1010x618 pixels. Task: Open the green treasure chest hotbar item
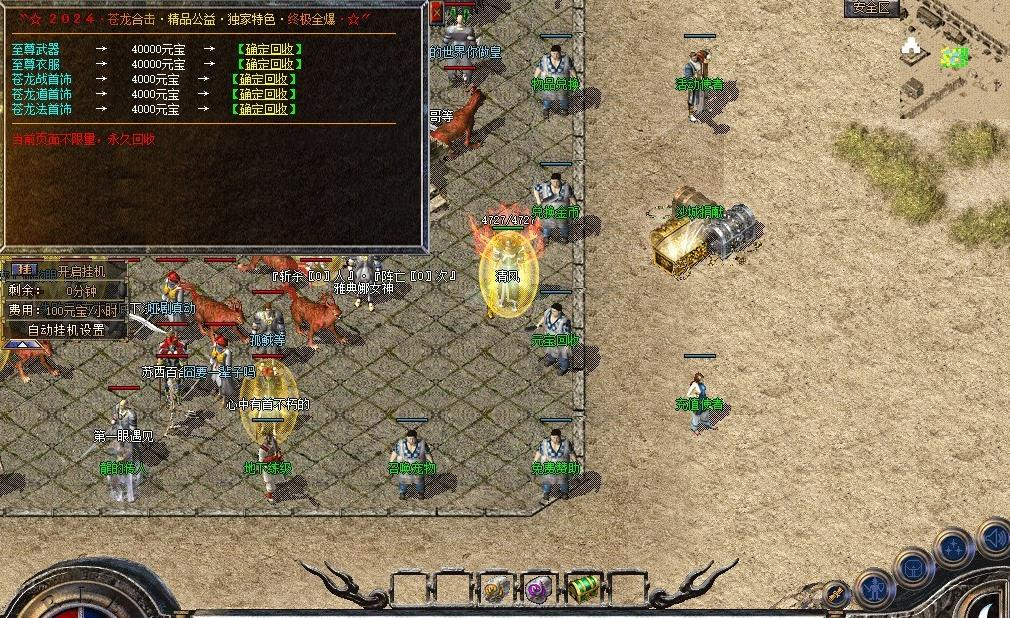[583, 588]
